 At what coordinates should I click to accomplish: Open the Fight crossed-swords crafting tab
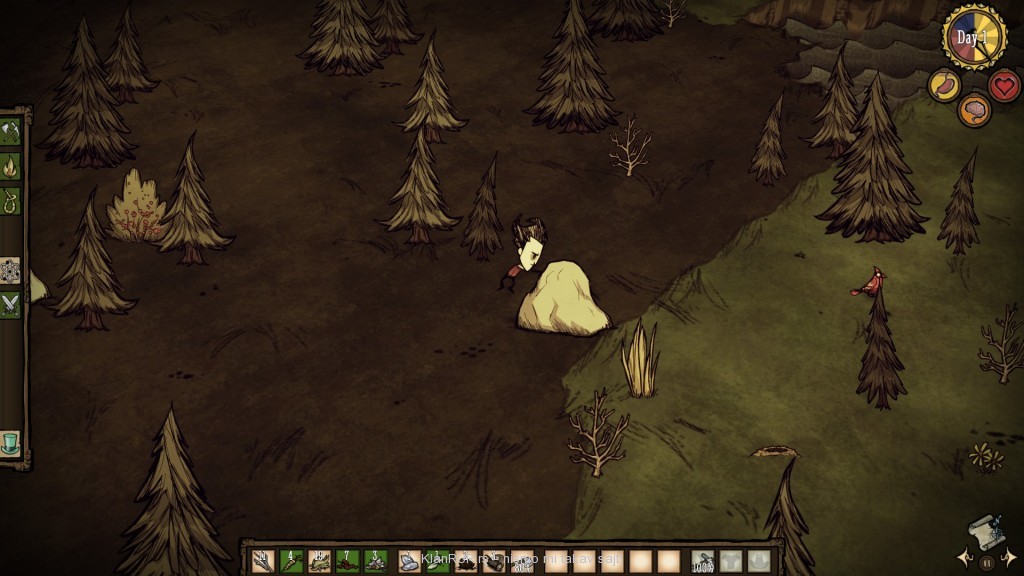pos(11,304)
